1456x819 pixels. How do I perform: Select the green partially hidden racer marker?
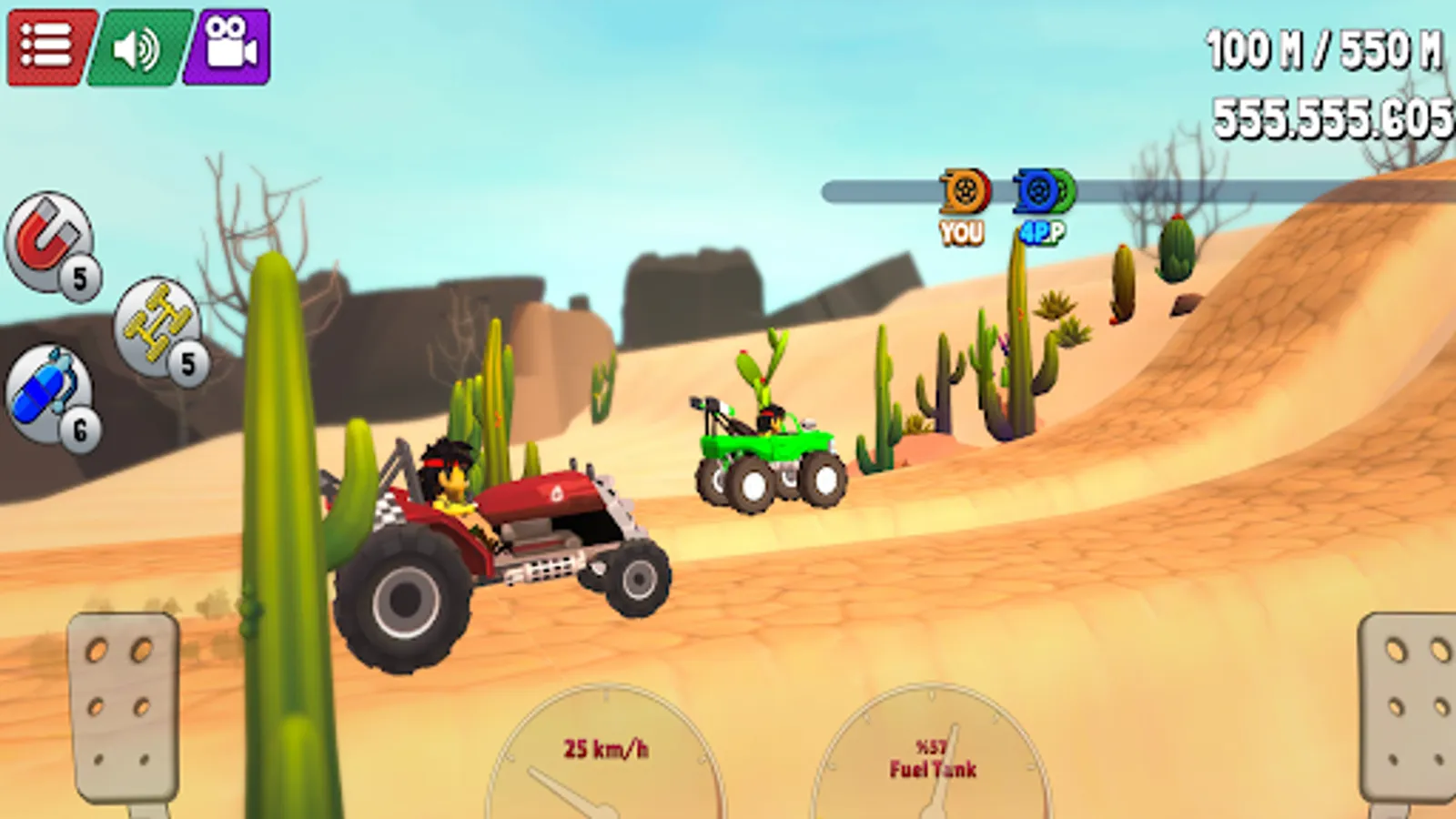(x=1063, y=193)
